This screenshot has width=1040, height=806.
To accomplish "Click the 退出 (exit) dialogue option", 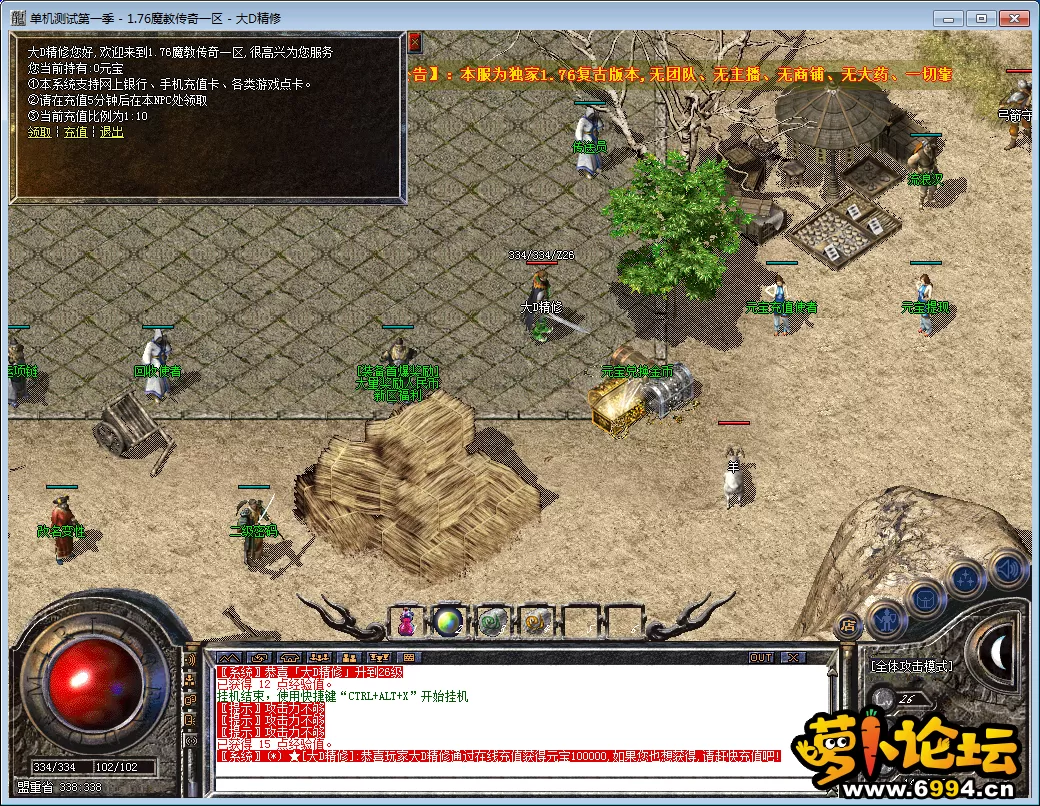I will (111, 132).
